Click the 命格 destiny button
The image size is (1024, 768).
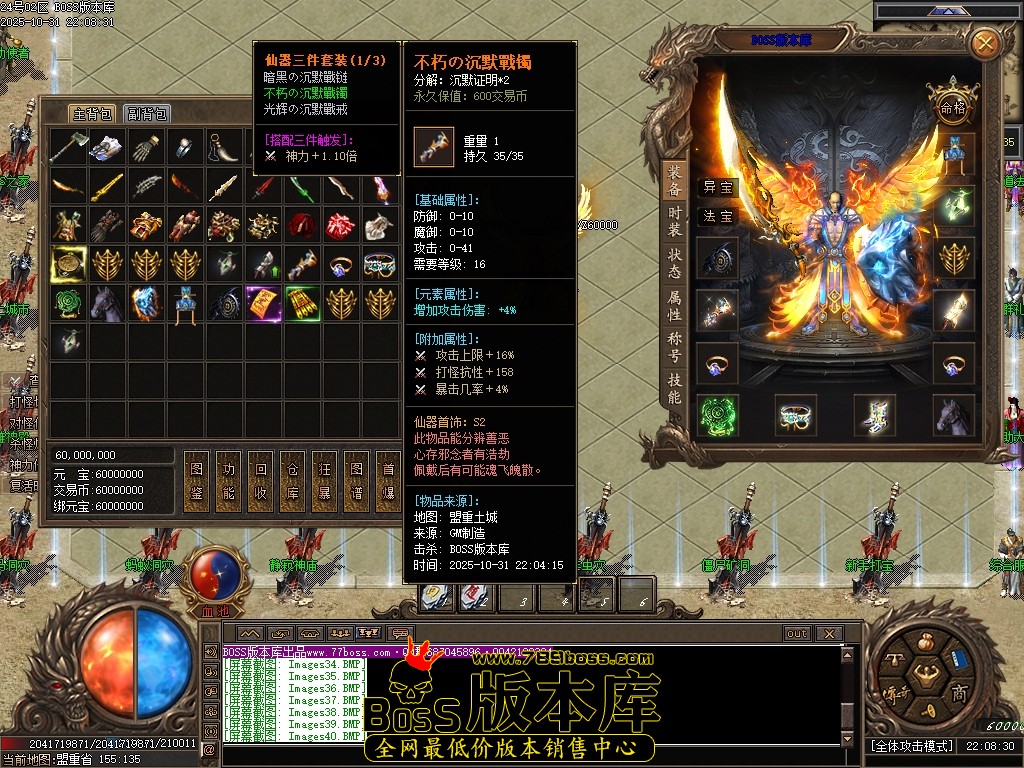pos(949,107)
